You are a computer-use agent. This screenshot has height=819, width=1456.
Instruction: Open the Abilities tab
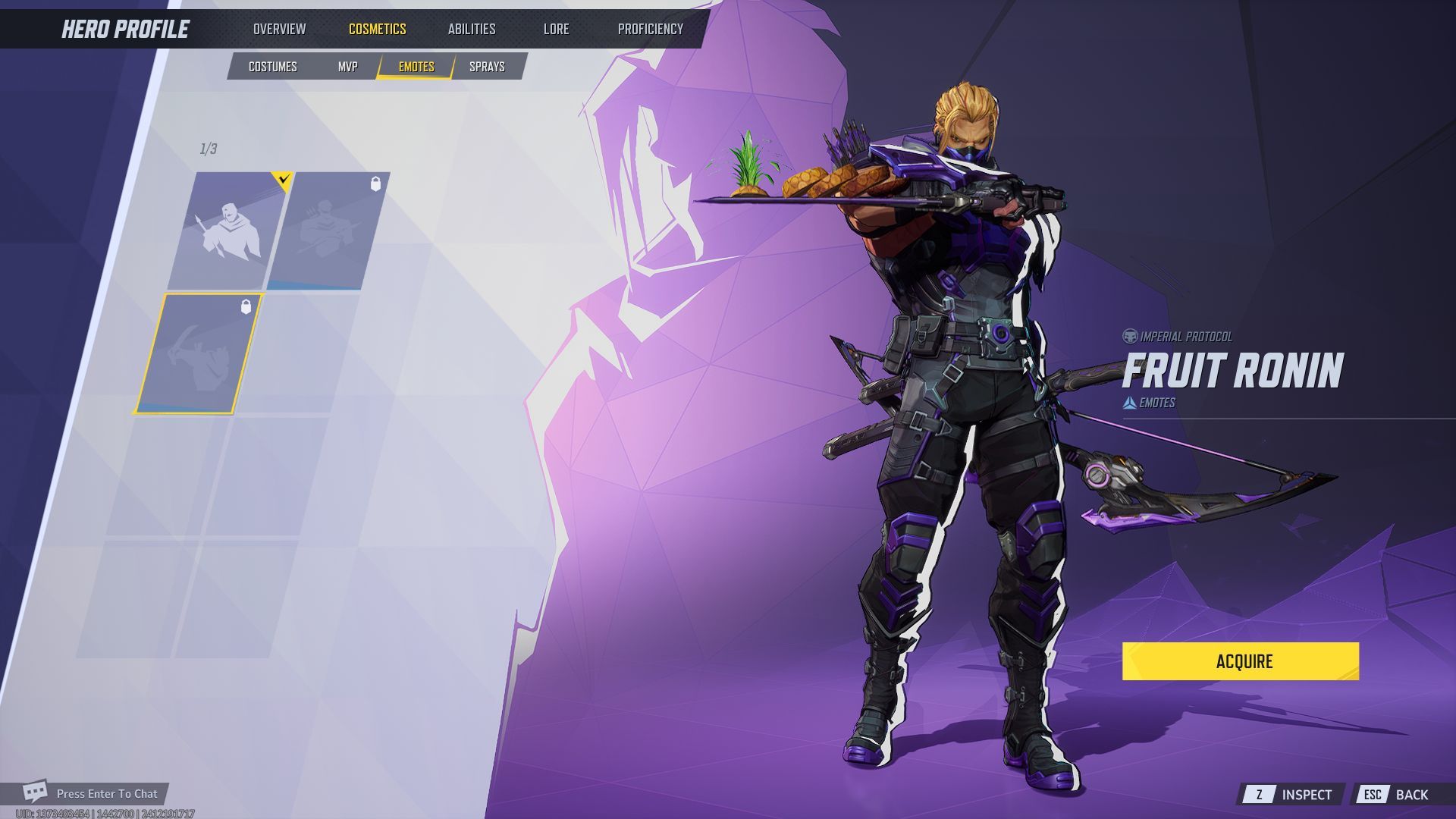coord(472,29)
